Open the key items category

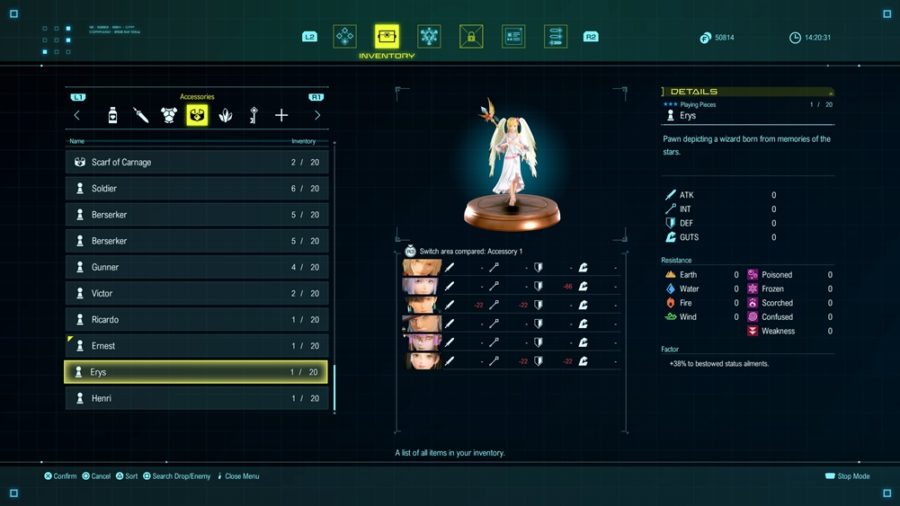[x=253, y=115]
